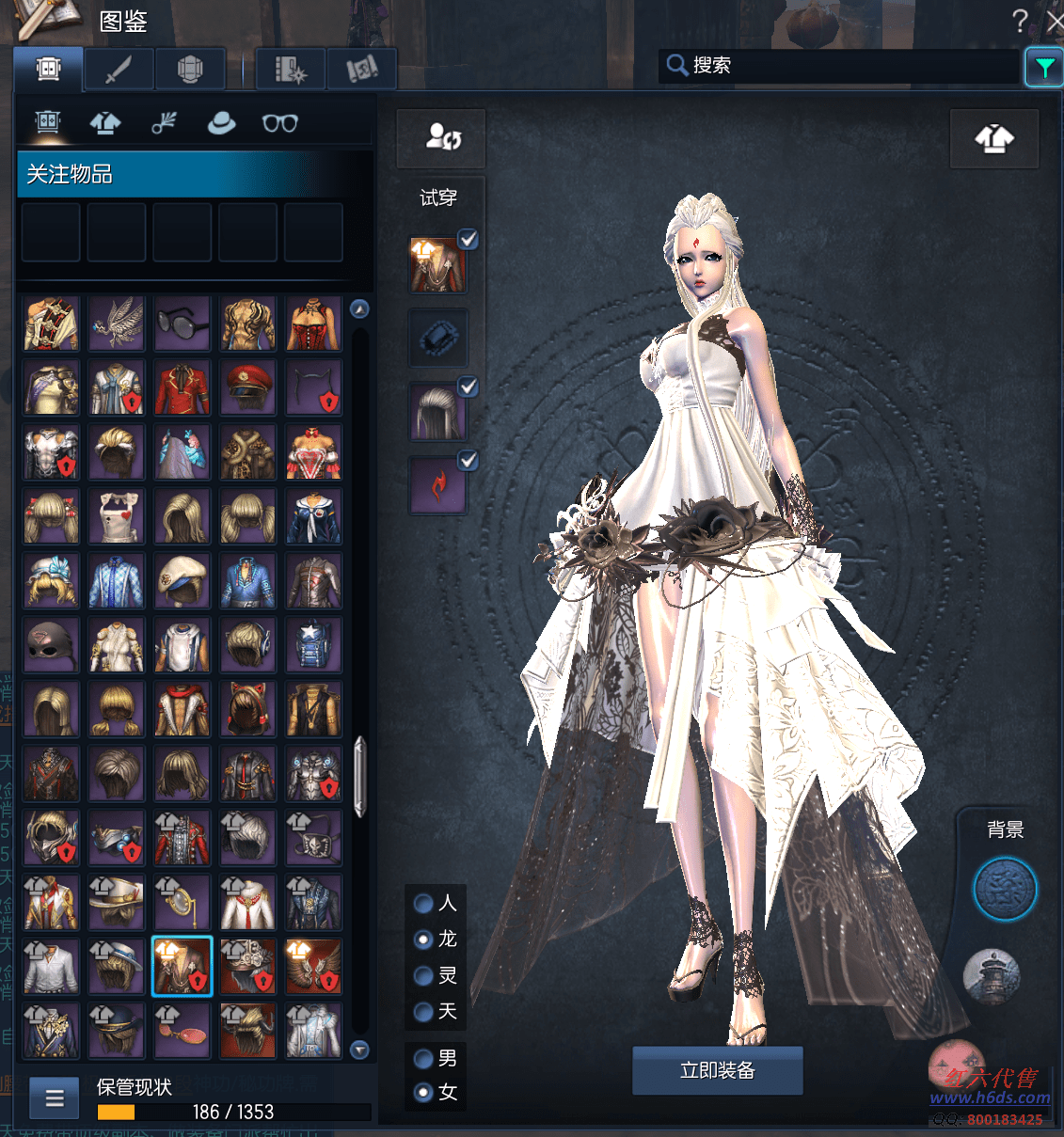Open the question mark help button

(1020, 21)
